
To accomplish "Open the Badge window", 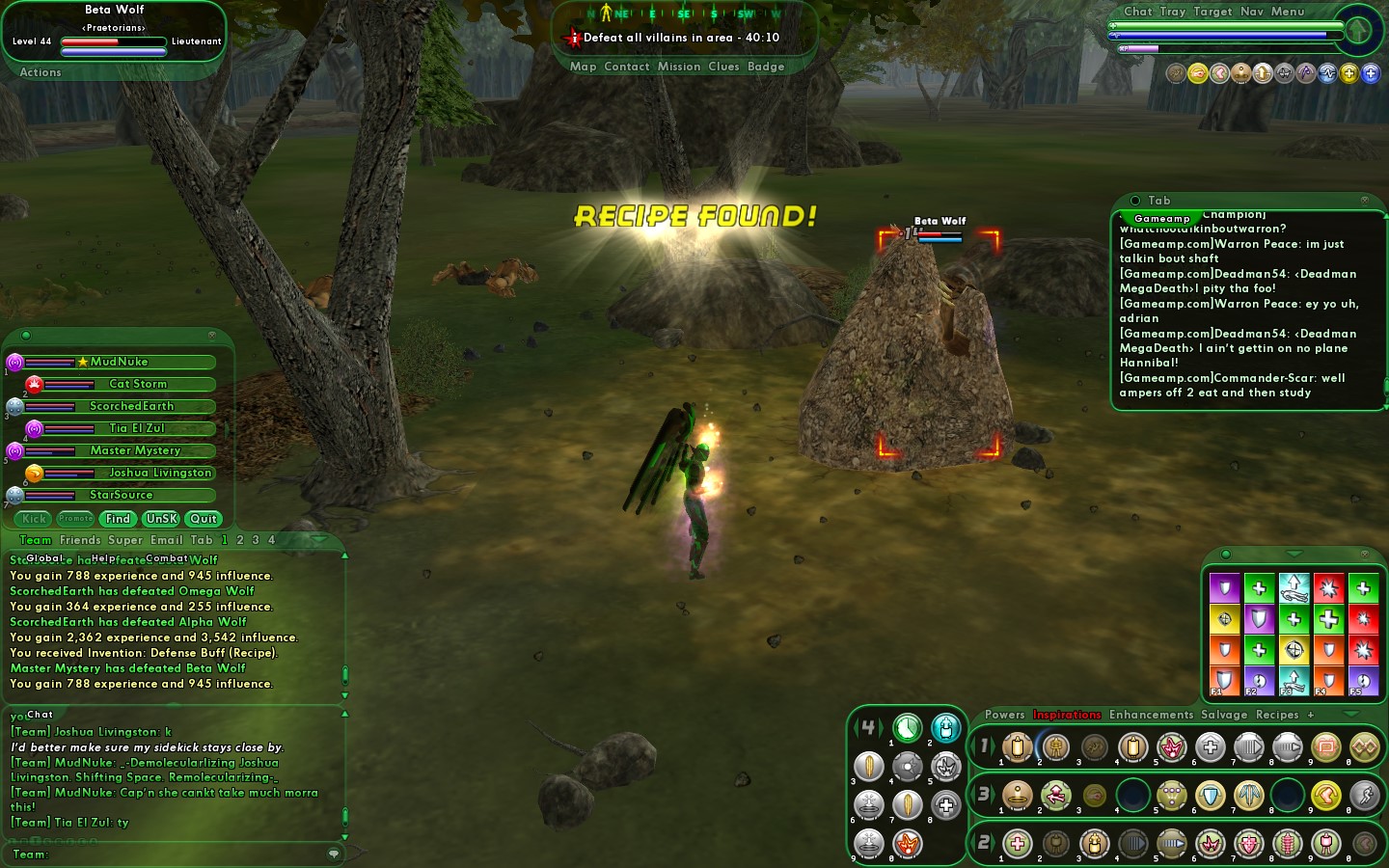I will click(766, 67).
